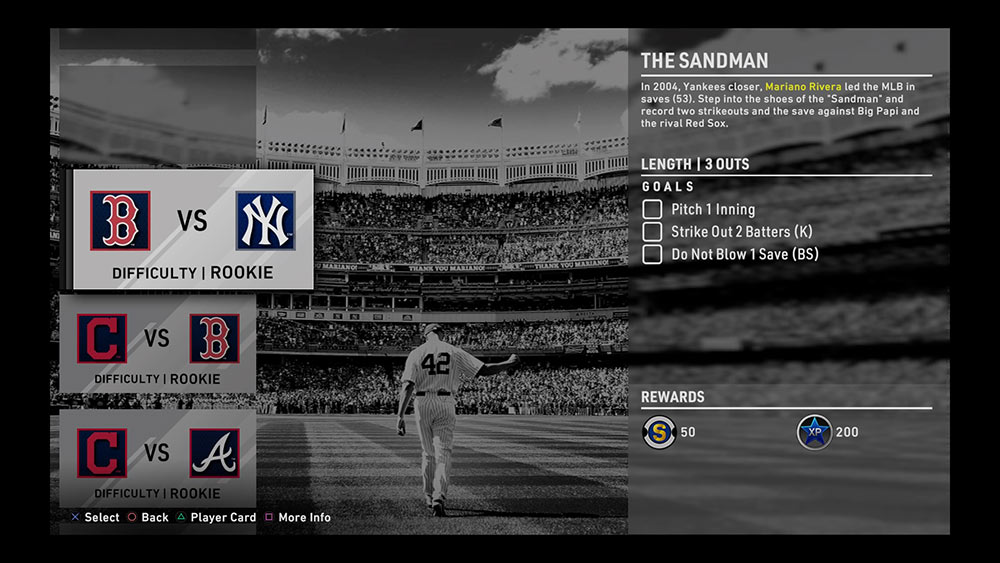Pick the Indians vs Braves mission
The height and width of the screenshot is (563, 1000).
click(x=158, y=458)
